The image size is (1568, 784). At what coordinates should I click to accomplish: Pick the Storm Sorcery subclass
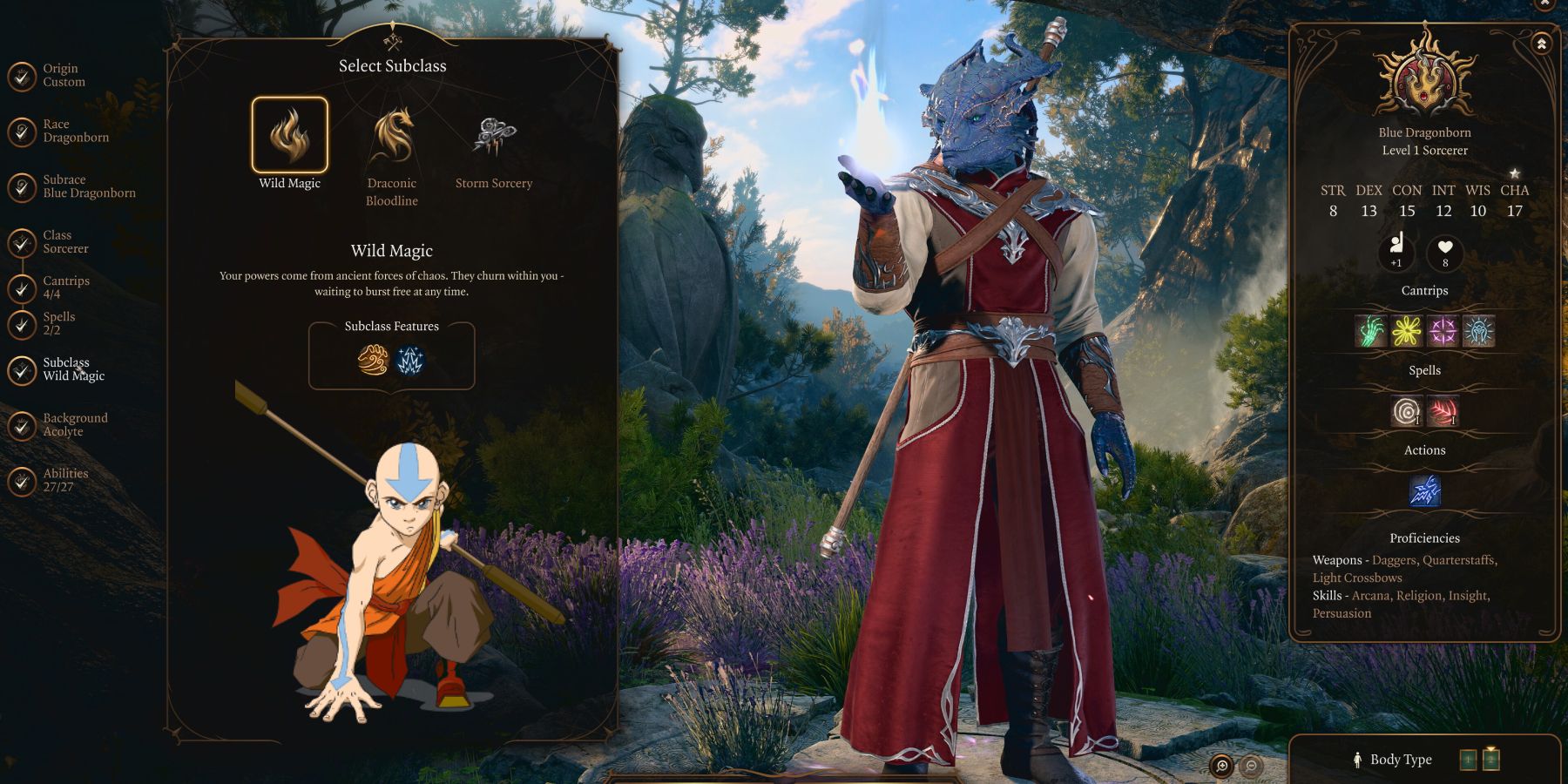494,136
